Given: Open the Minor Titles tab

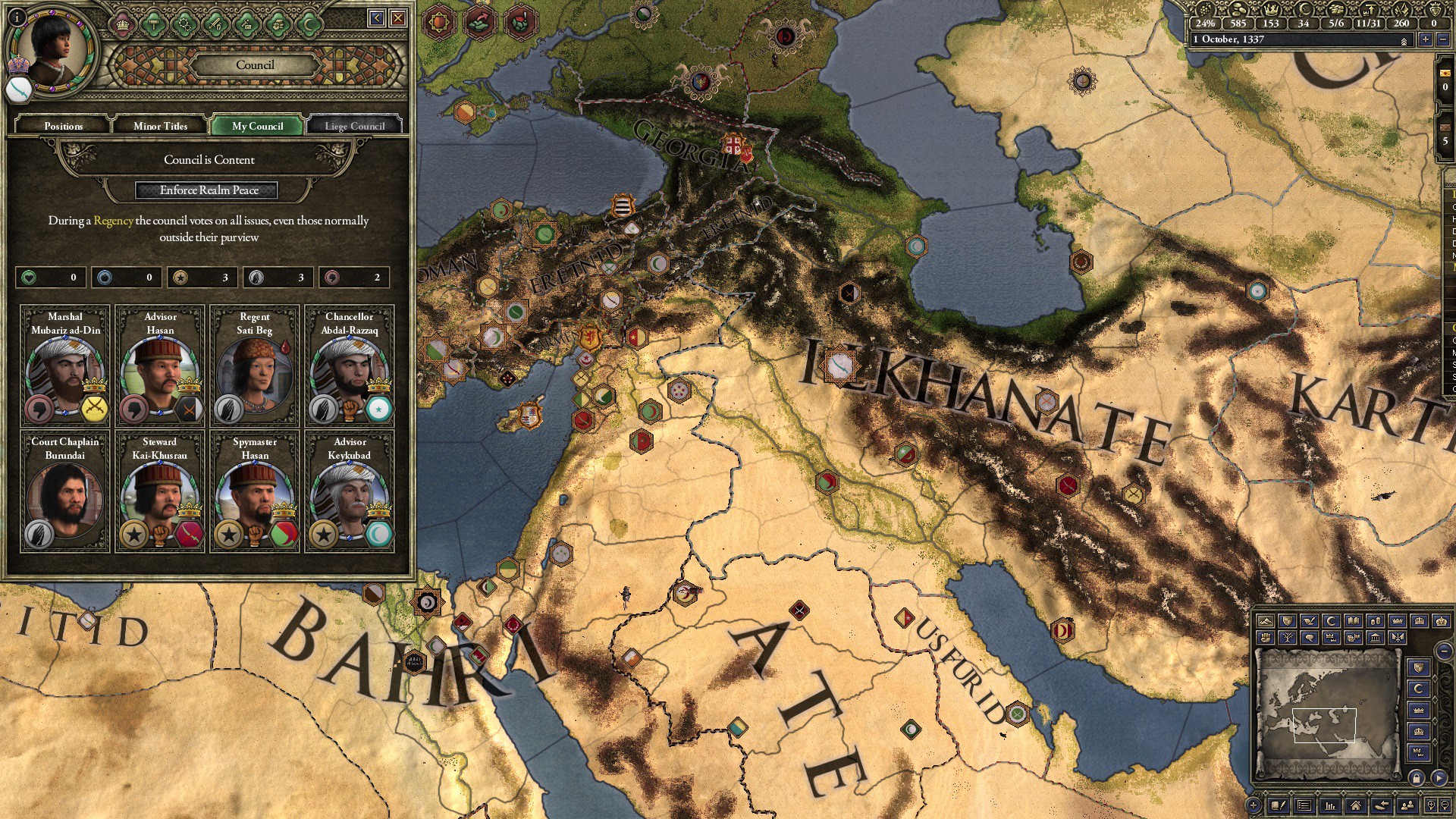Looking at the screenshot, I should click(x=160, y=125).
